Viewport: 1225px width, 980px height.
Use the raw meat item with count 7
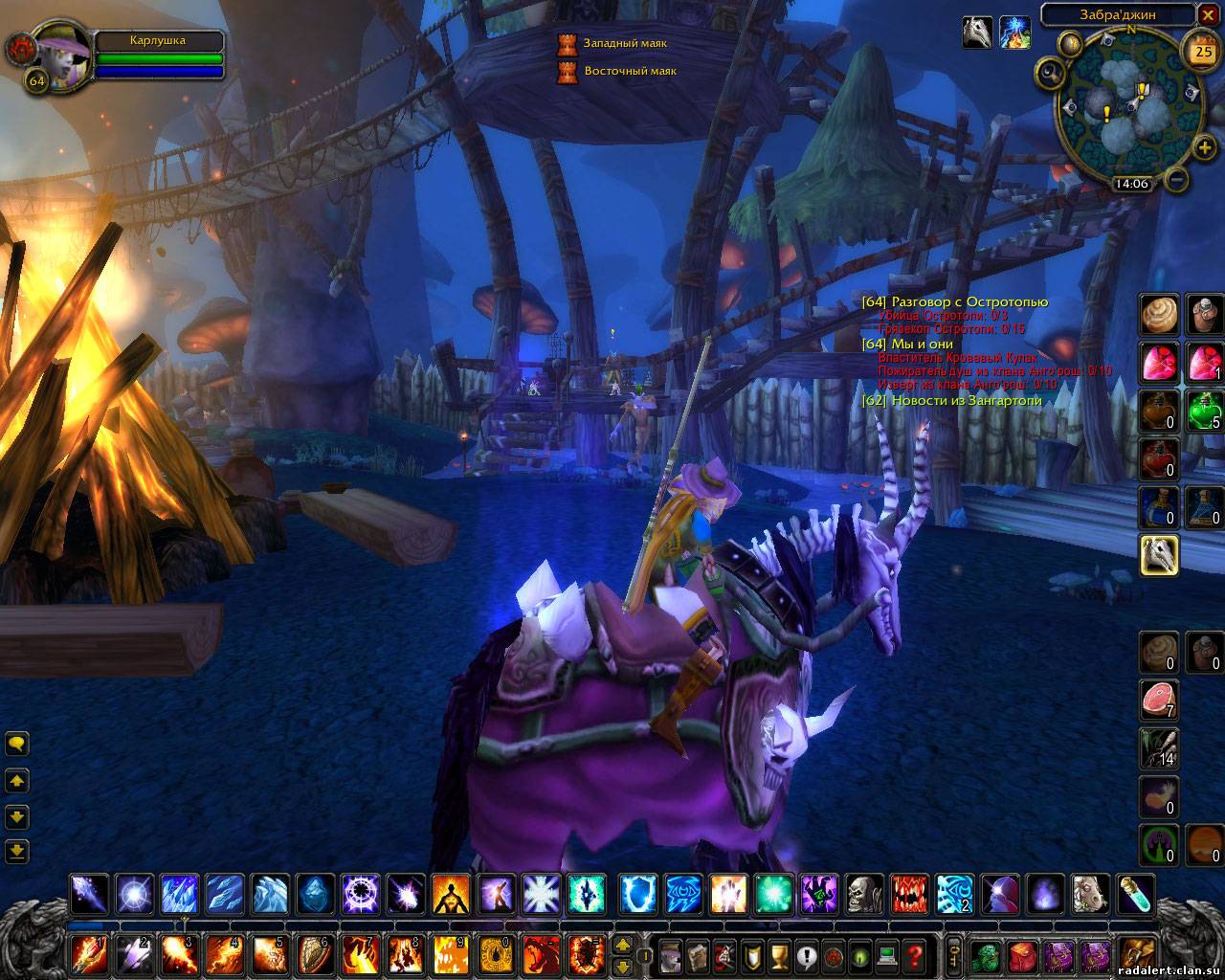pyautogui.click(x=1158, y=700)
